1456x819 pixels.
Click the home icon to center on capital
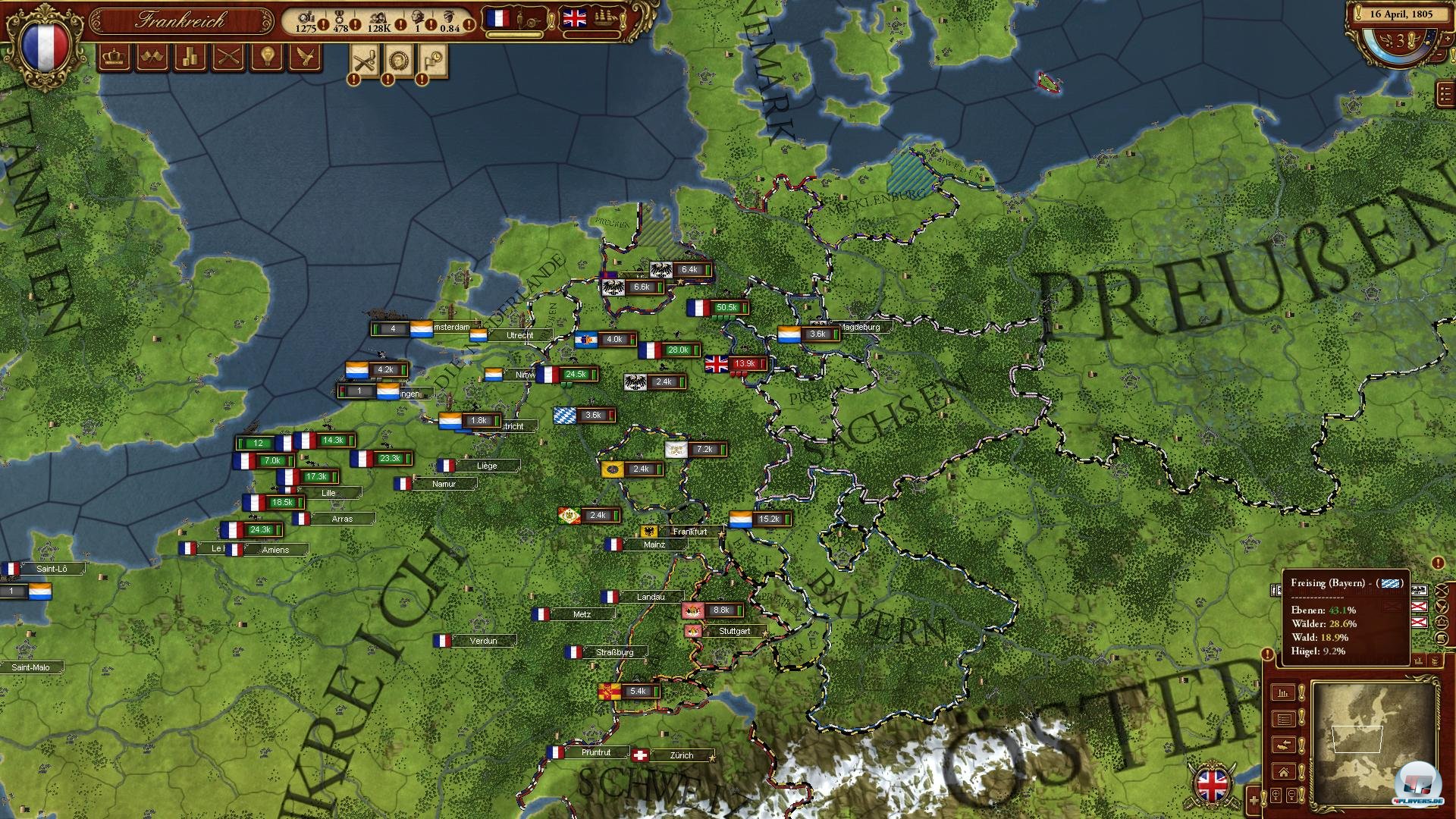(1283, 771)
